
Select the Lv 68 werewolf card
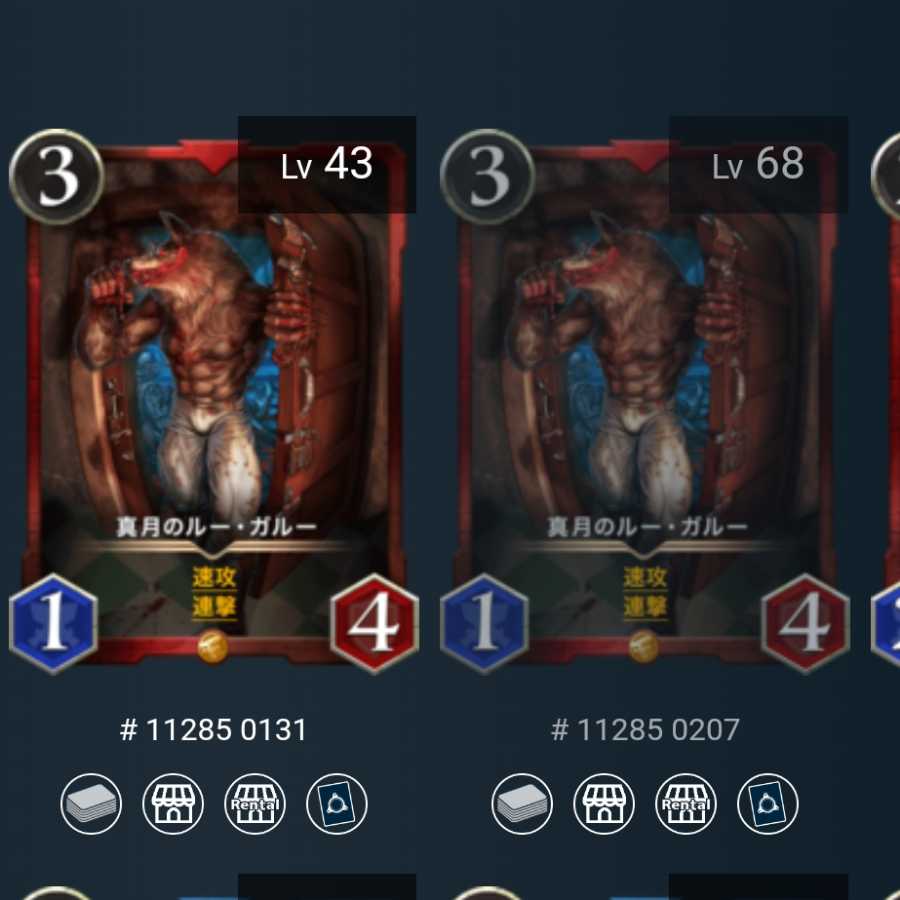pos(645,400)
